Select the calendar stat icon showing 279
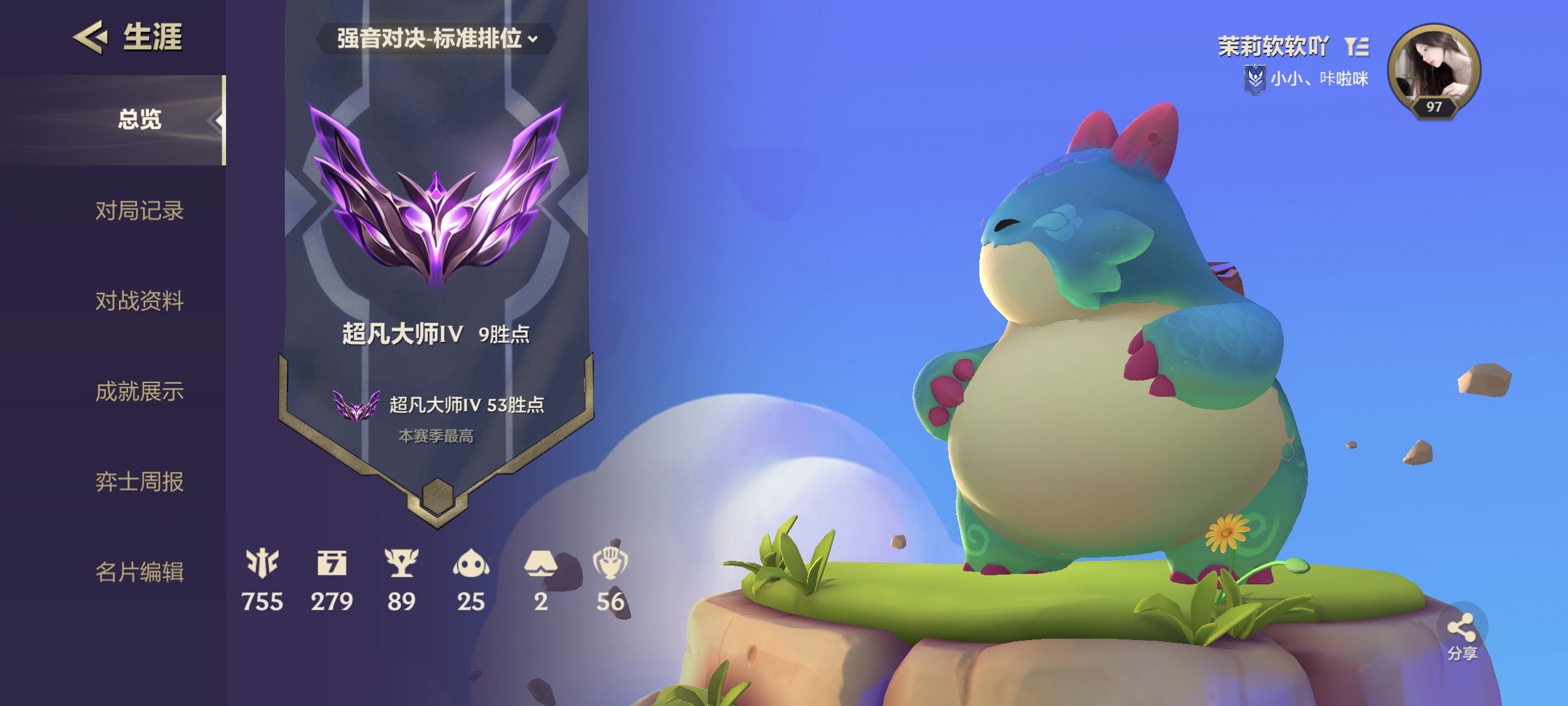This screenshot has height=706, width=1568. pyautogui.click(x=332, y=563)
